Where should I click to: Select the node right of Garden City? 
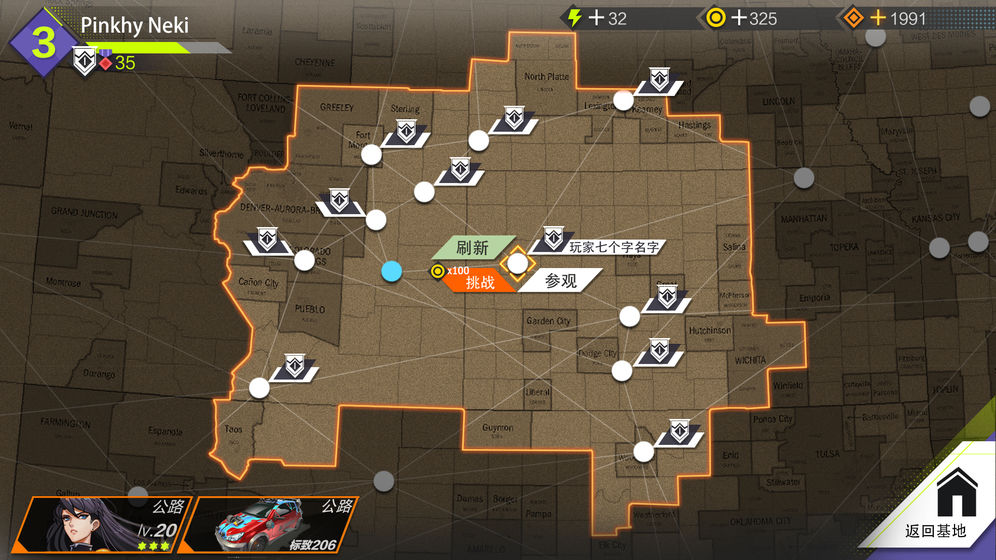[x=629, y=316]
